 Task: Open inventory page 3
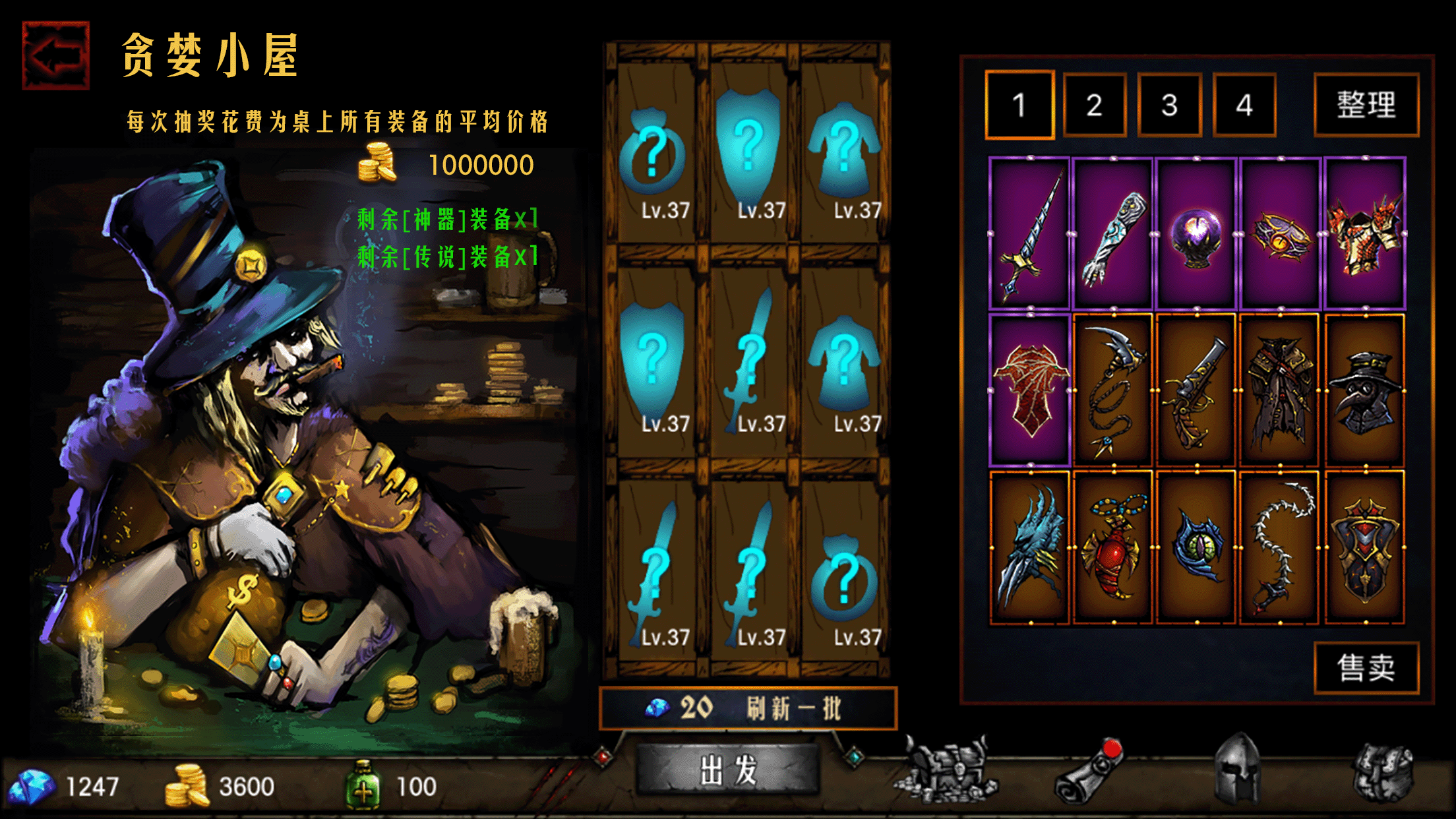coord(1169,105)
